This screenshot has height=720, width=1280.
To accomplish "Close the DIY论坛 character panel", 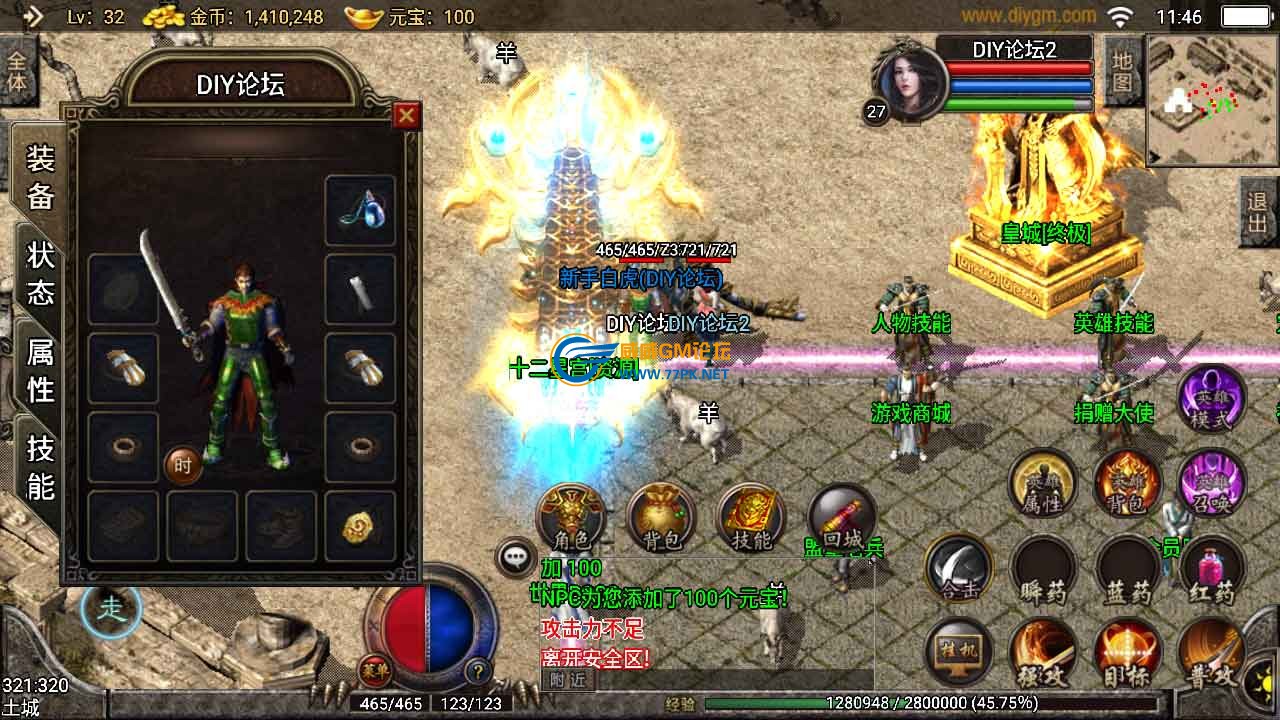I will tap(406, 116).
